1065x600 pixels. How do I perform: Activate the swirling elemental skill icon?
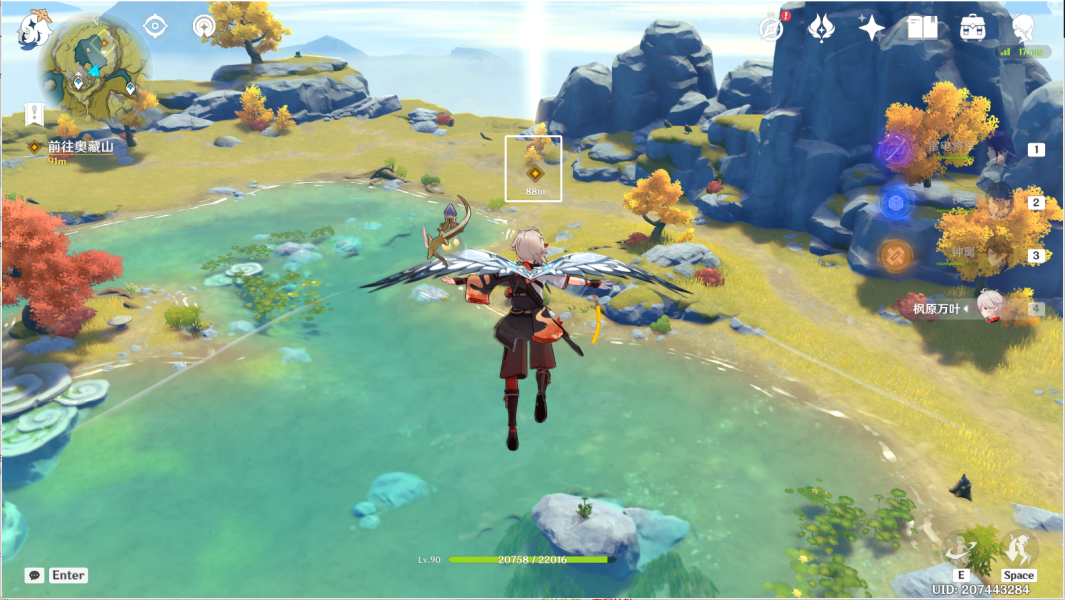(963, 547)
